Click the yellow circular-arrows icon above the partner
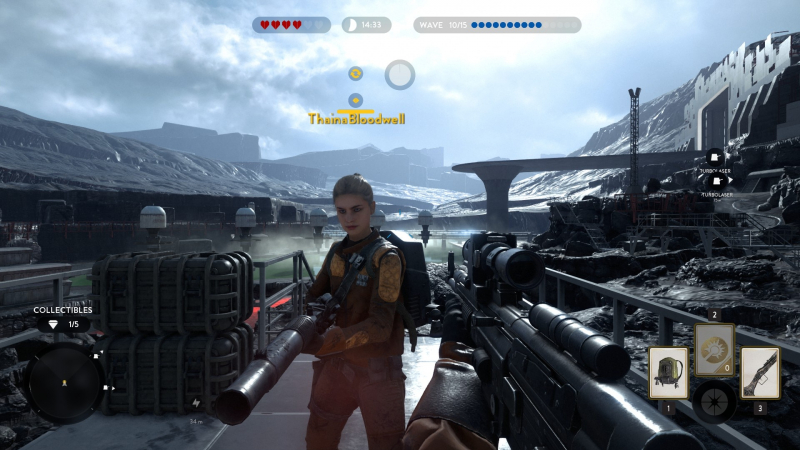 355,73
